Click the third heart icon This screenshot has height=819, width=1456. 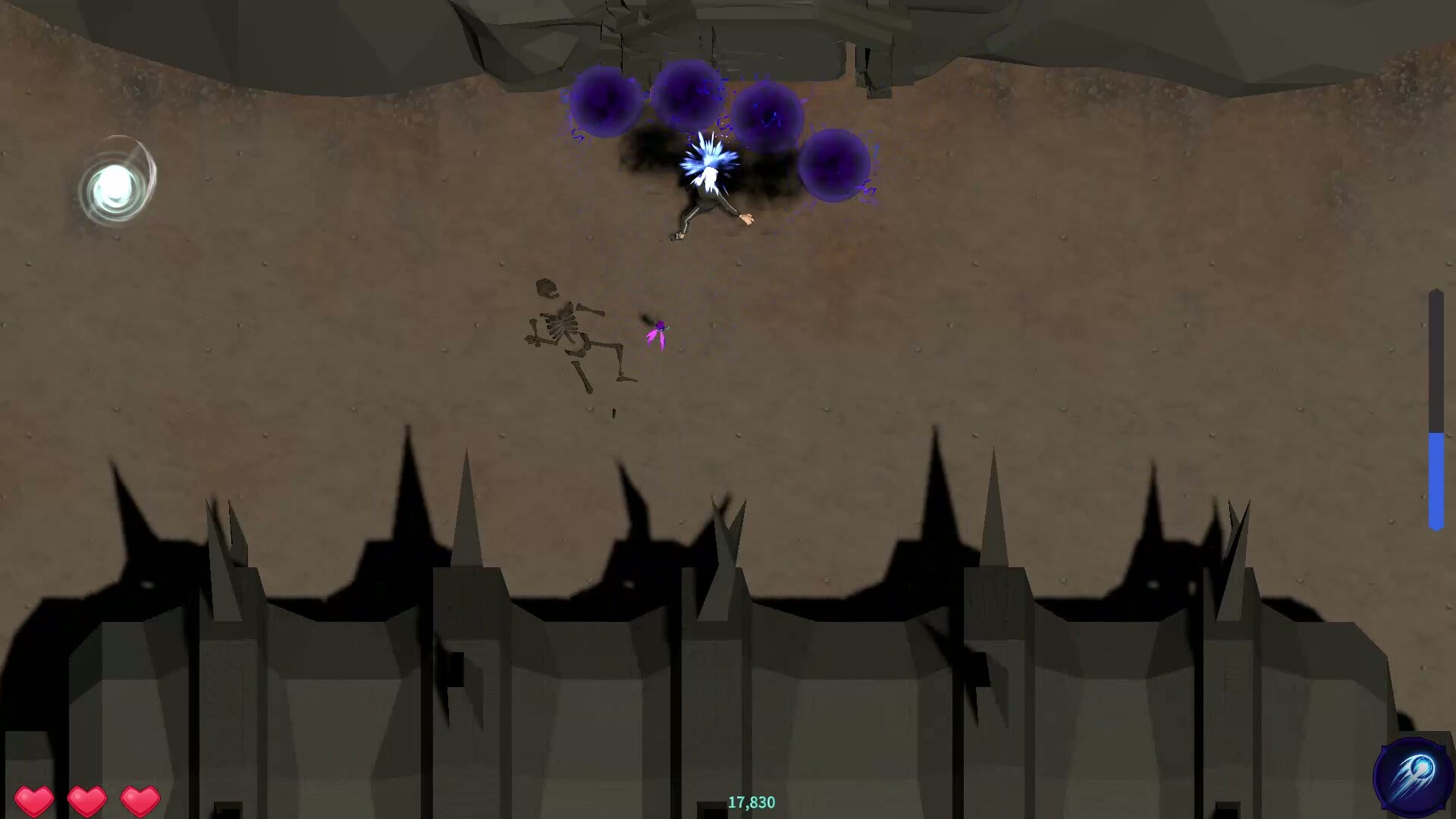point(138,799)
